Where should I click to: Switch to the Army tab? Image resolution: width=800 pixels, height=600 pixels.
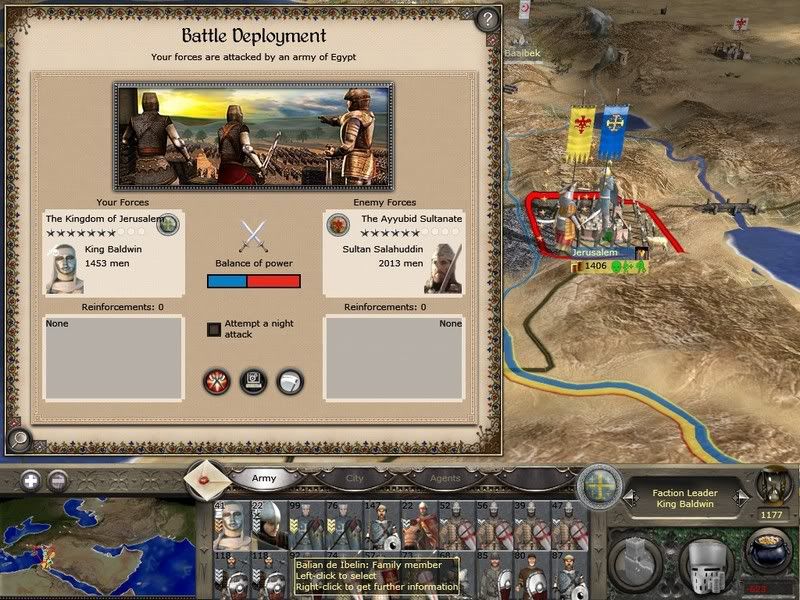pyautogui.click(x=264, y=479)
